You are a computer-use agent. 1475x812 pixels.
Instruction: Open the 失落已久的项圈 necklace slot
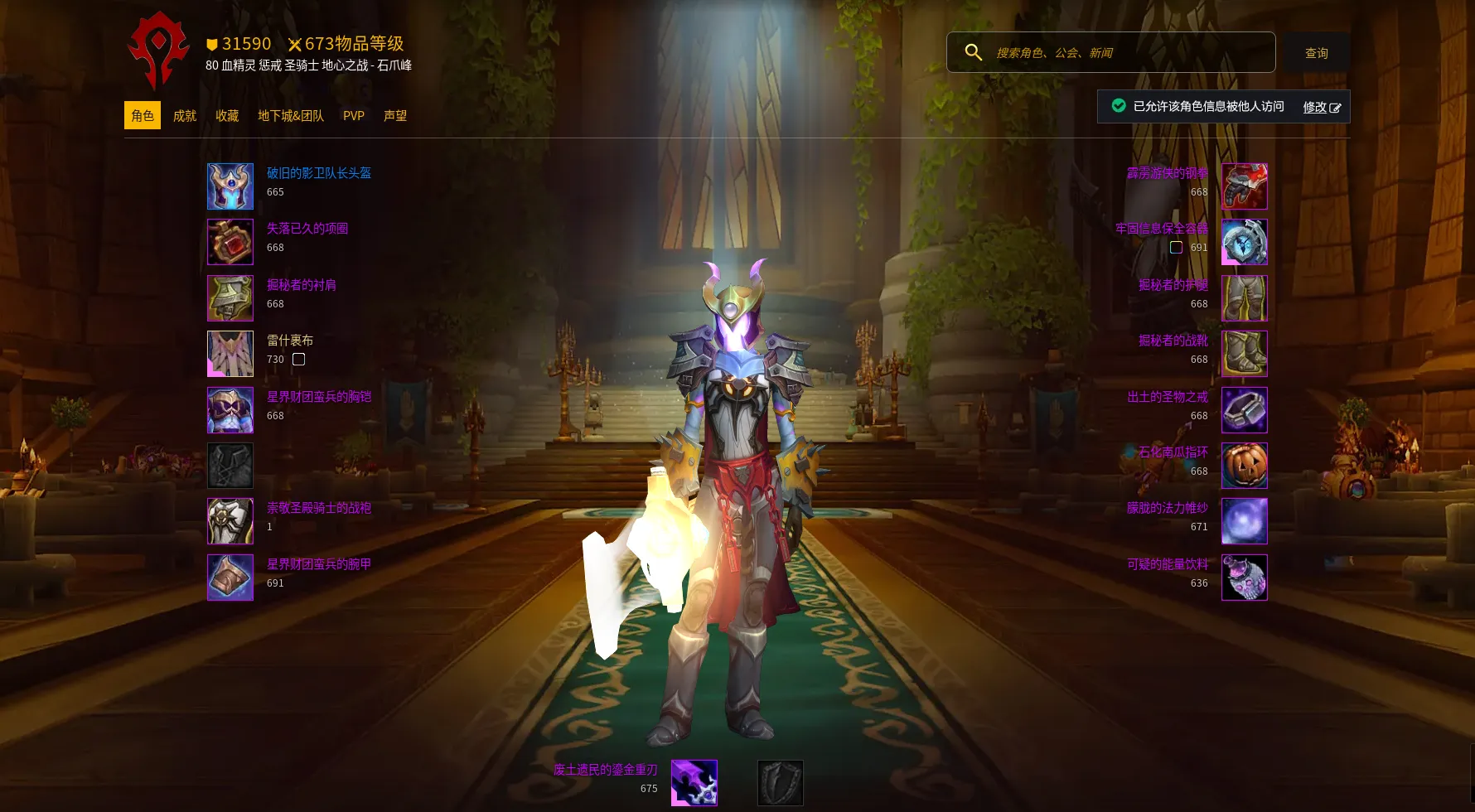230,242
